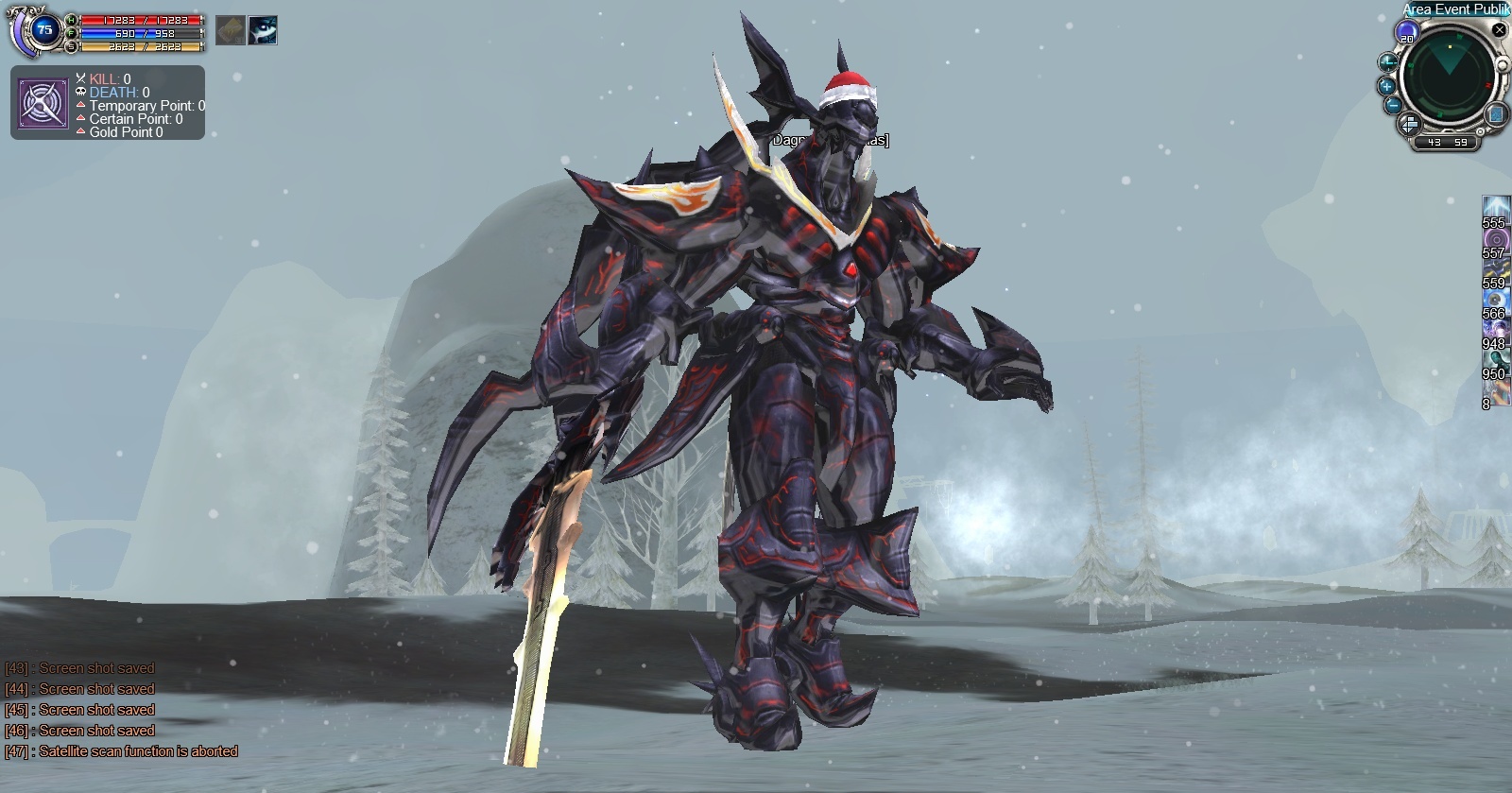Use the lightning skill slot numbered 559
Image resolution: width=1512 pixels, height=793 pixels.
1496,270
